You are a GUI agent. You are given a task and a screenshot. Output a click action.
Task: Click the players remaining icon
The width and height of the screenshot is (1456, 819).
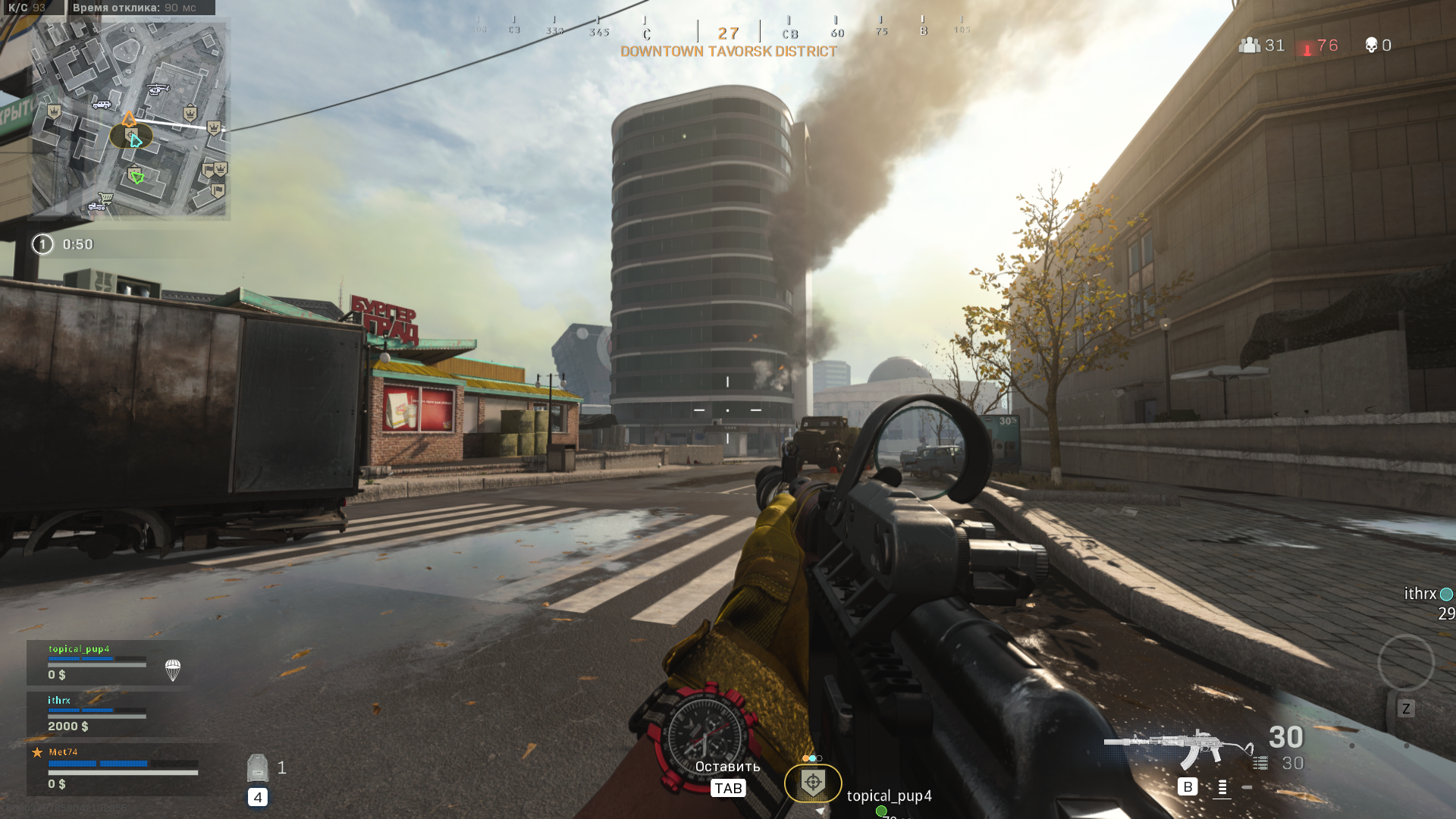pyautogui.click(x=1250, y=45)
